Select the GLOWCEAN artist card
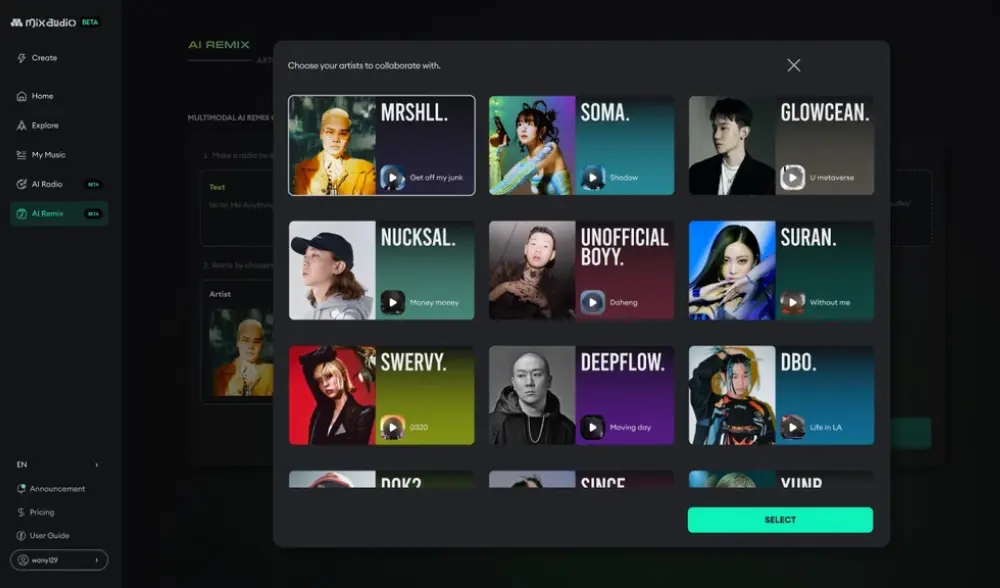1000x588 pixels. tap(781, 145)
